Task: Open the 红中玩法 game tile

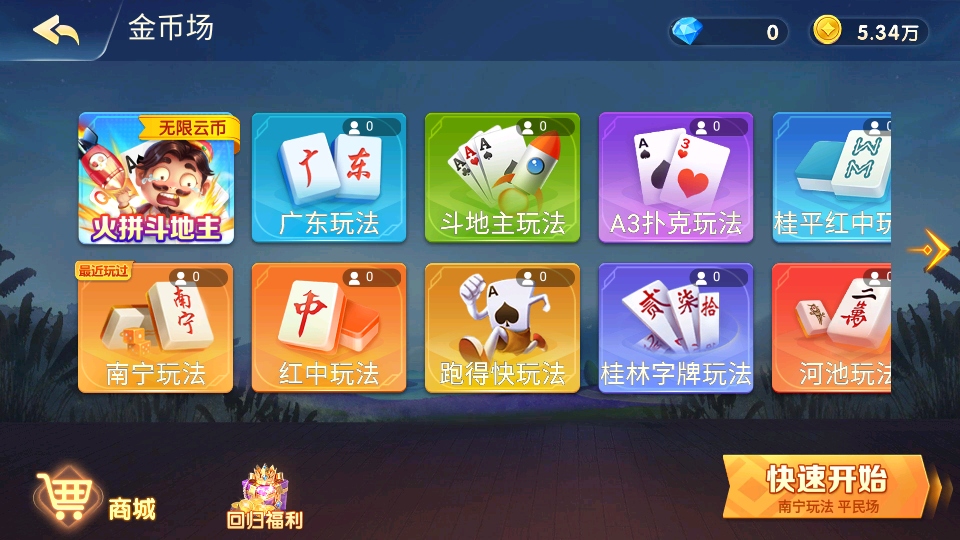Action: click(x=329, y=328)
